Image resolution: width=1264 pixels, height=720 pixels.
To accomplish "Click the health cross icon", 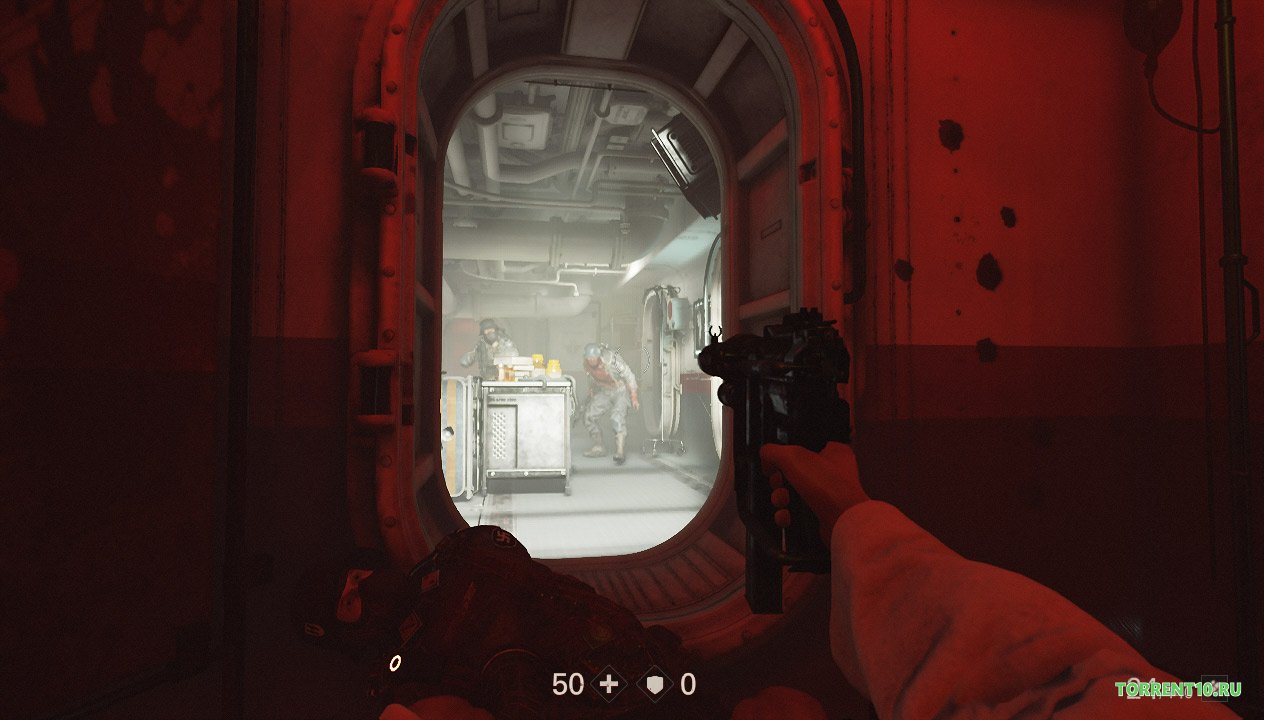I will click(x=607, y=684).
